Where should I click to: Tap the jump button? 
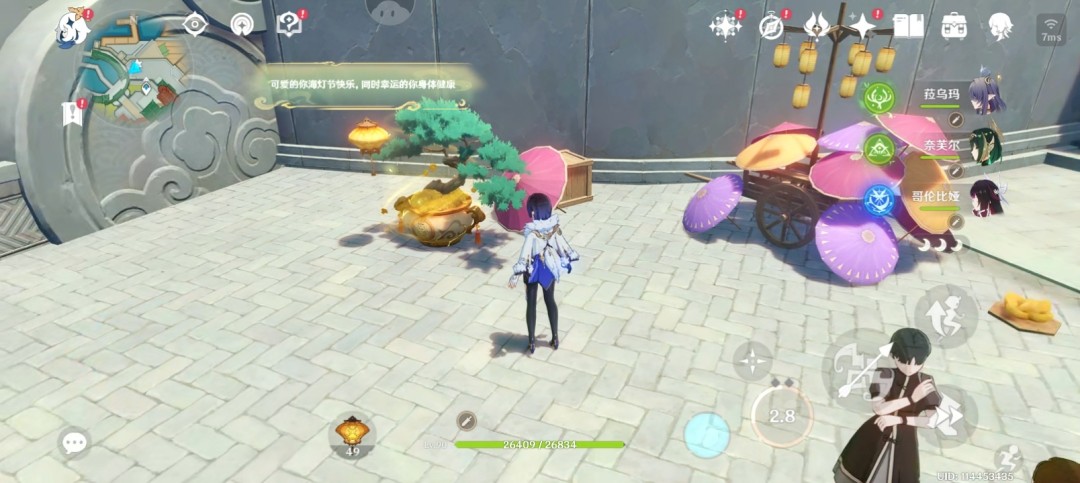(x=944, y=316)
